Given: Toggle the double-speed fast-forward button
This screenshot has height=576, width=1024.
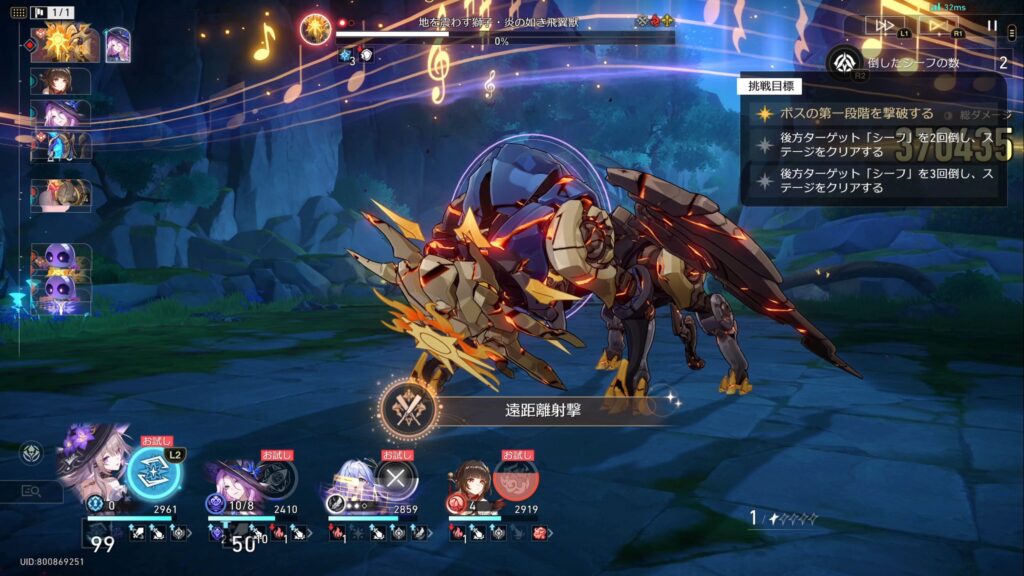Looking at the screenshot, I should [x=886, y=26].
